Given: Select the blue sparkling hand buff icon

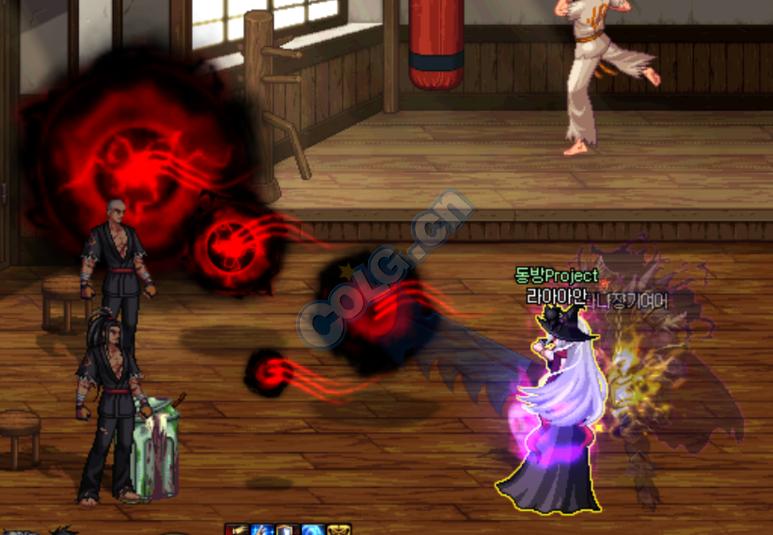Looking at the screenshot, I should click(262, 529).
